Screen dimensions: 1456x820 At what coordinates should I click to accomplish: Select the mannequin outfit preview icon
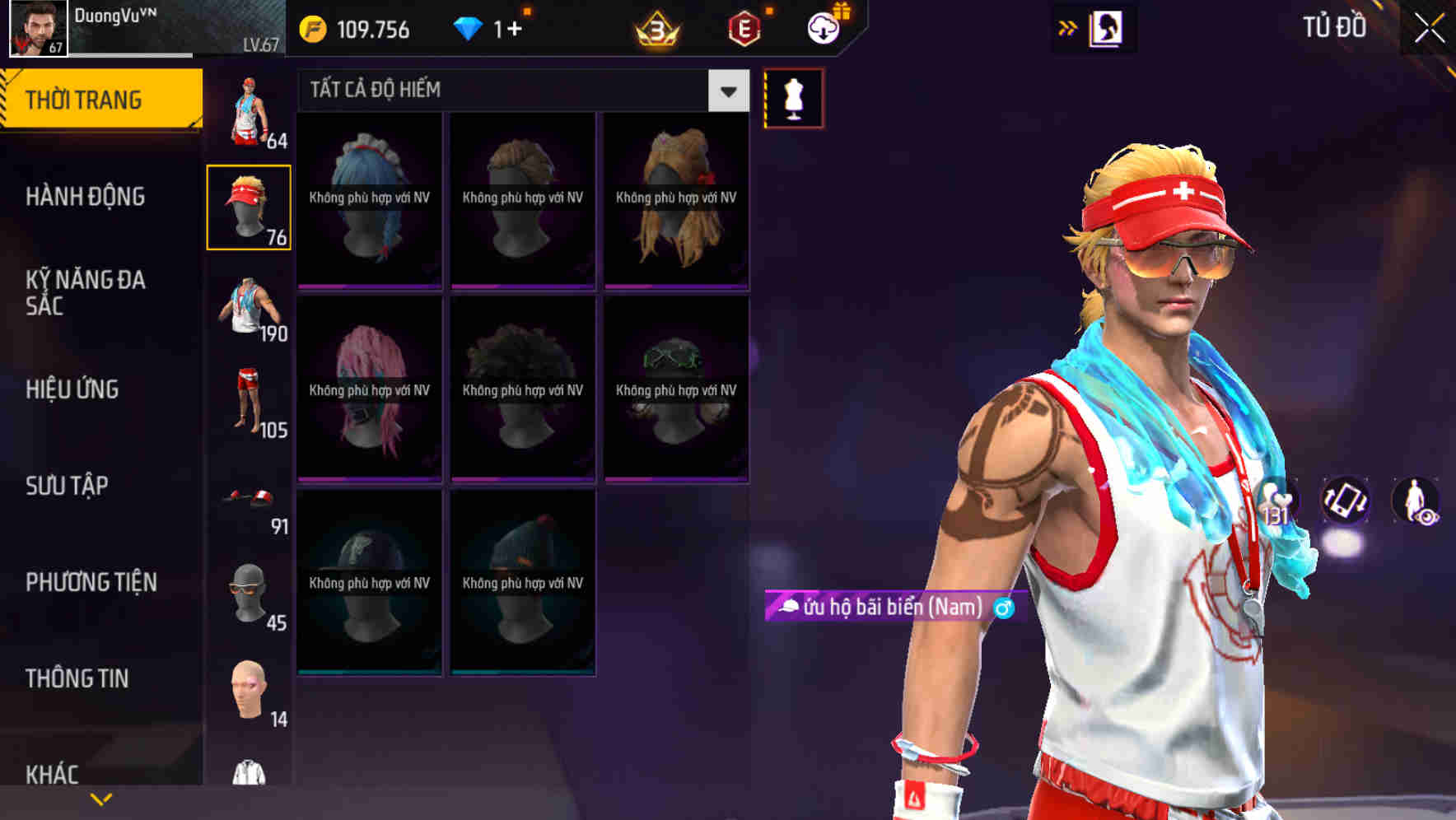click(793, 96)
